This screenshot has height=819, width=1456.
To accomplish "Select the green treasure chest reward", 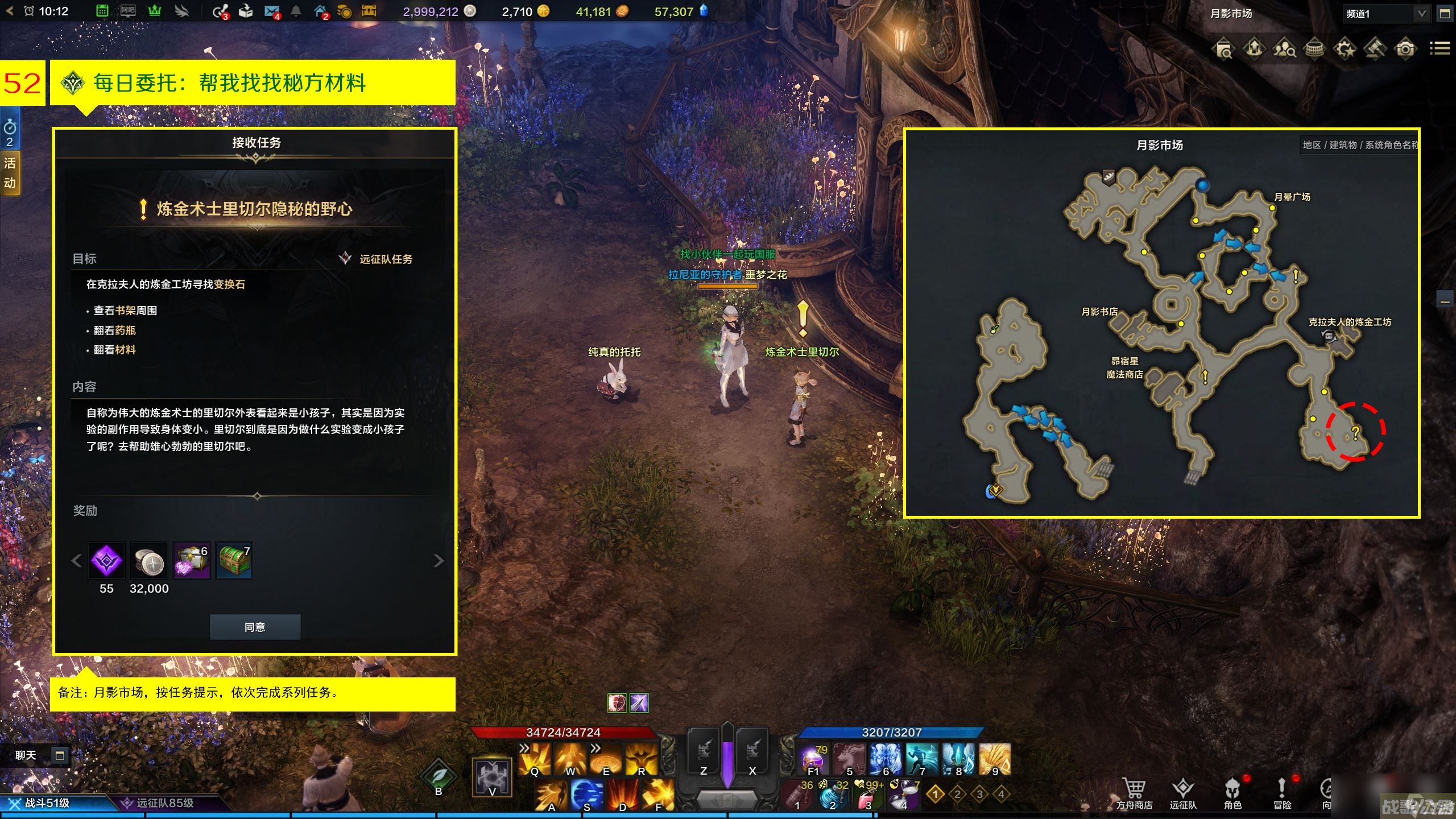I will (234, 561).
